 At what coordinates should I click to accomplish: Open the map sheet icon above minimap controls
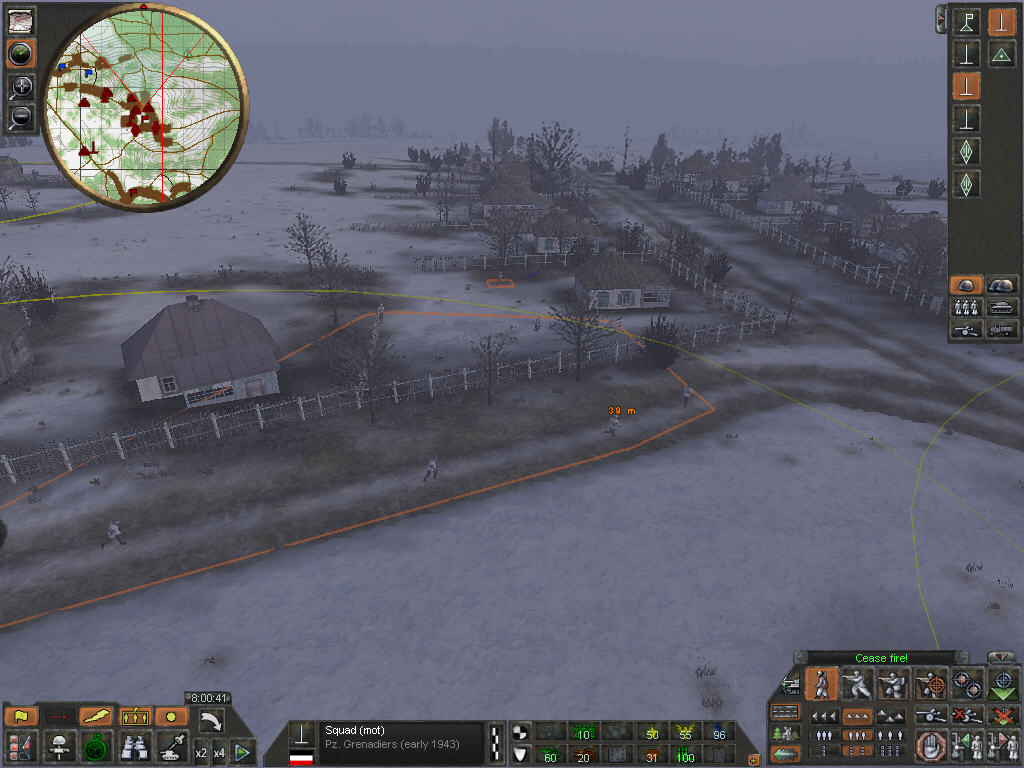(20, 20)
